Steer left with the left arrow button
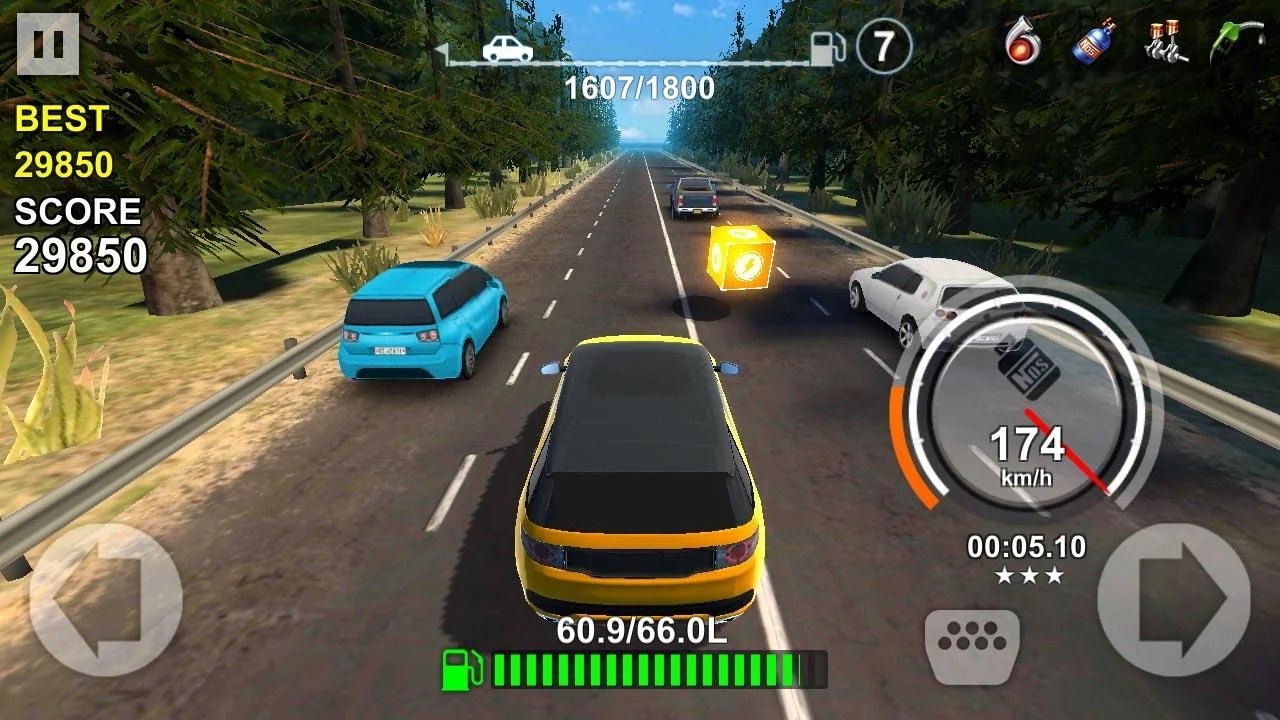This screenshot has height=720, width=1280. [105, 598]
